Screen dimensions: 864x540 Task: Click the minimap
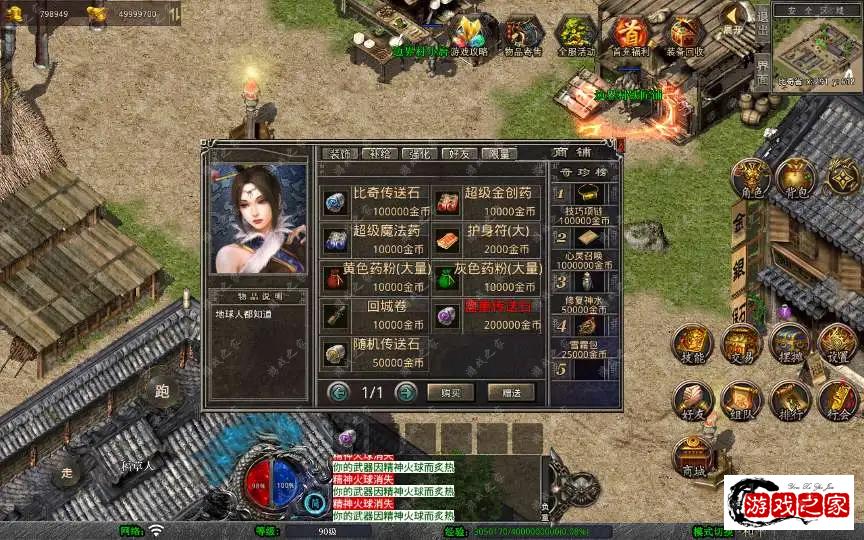pos(810,50)
